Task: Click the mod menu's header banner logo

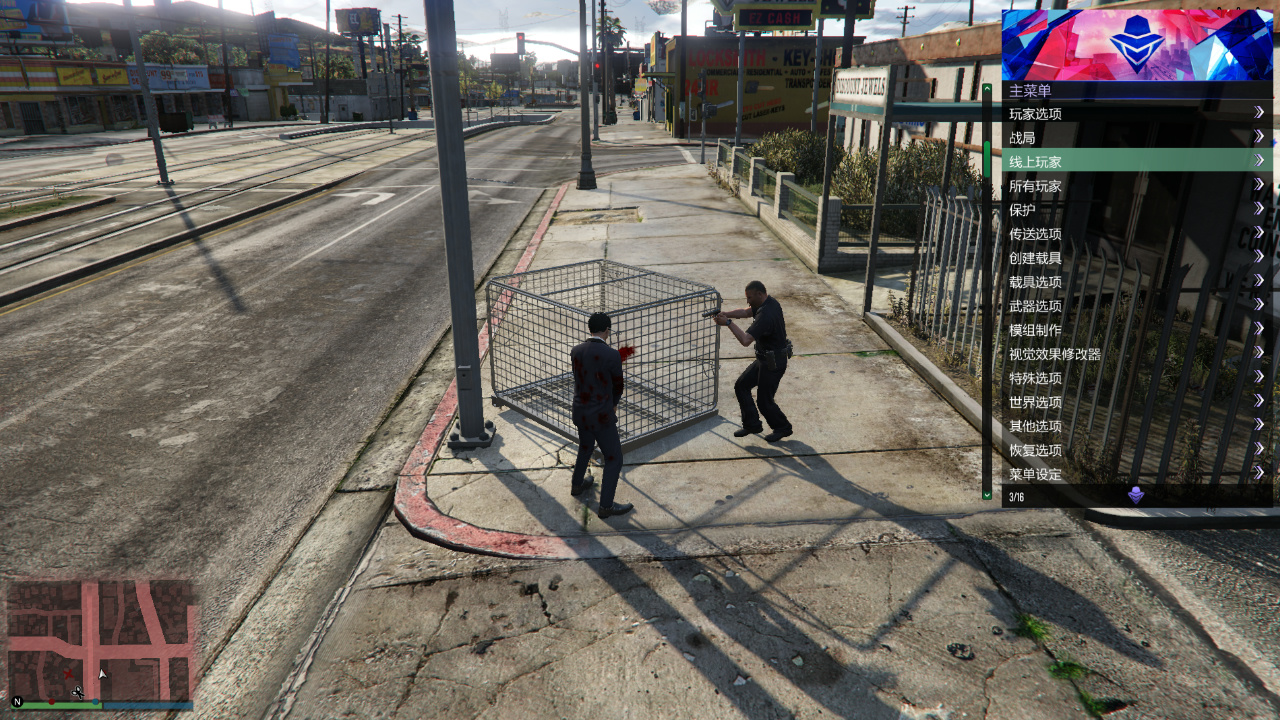Action: click(1137, 45)
